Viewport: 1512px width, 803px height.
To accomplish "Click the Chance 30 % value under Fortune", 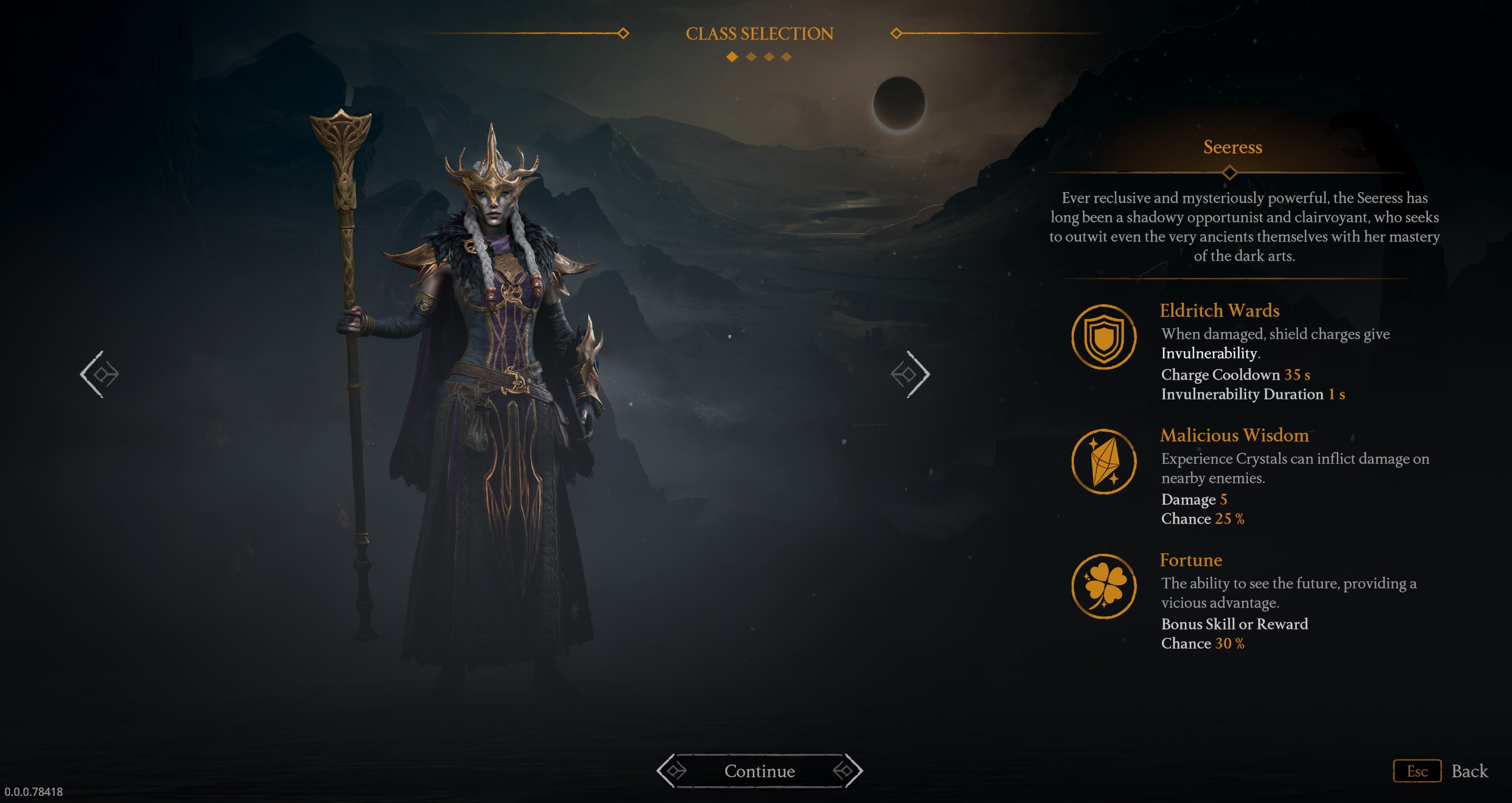I will 1203,643.
